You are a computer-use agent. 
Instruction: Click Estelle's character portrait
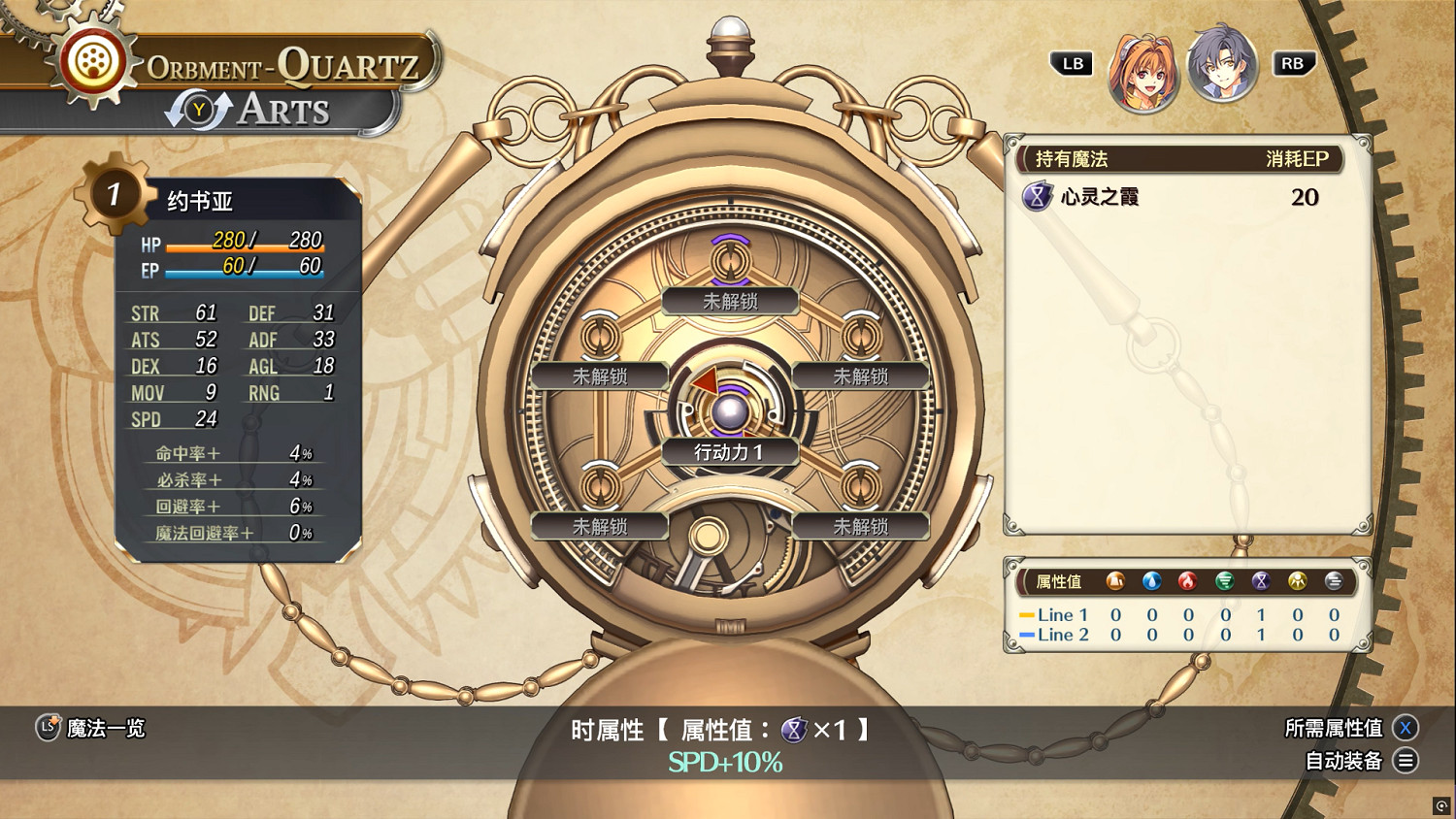coord(1145,64)
